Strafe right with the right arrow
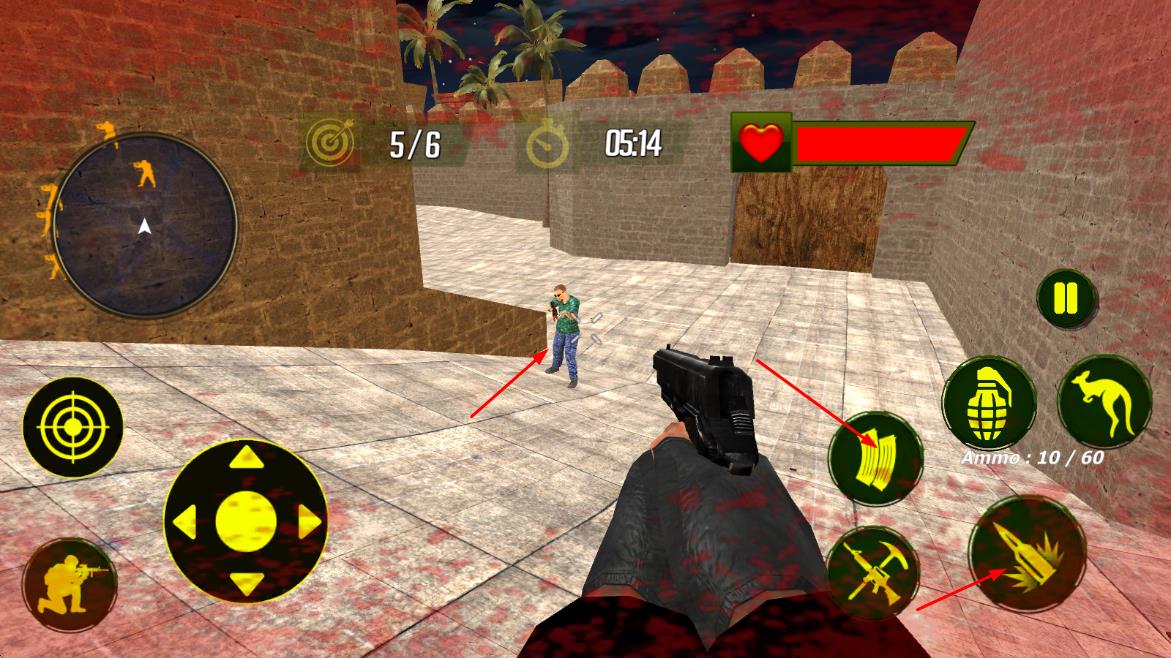 pyautogui.click(x=308, y=521)
